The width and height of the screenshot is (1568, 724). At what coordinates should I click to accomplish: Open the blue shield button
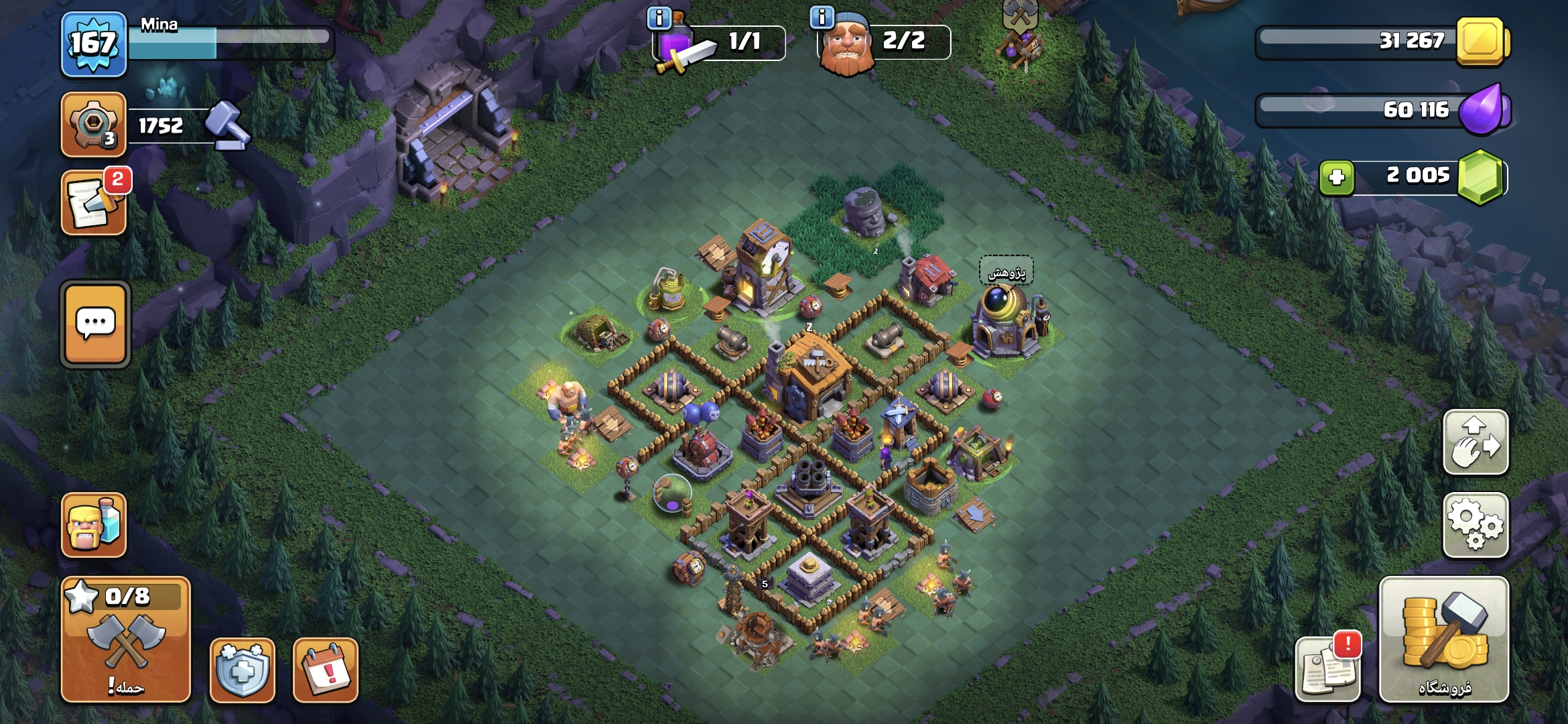(x=243, y=670)
